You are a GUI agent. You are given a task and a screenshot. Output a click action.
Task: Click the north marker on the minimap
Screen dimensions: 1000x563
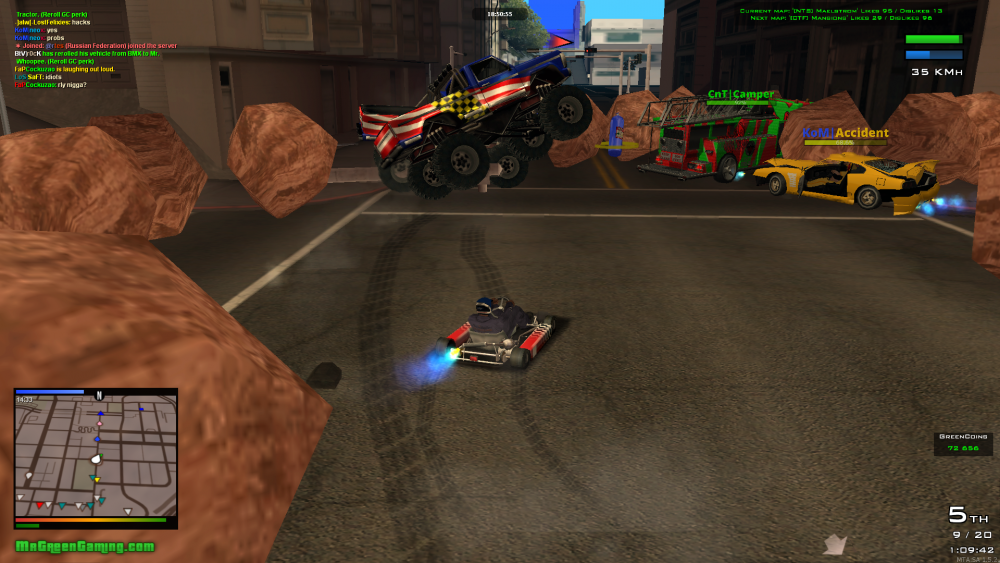pyautogui.click(x=99, y=395)
